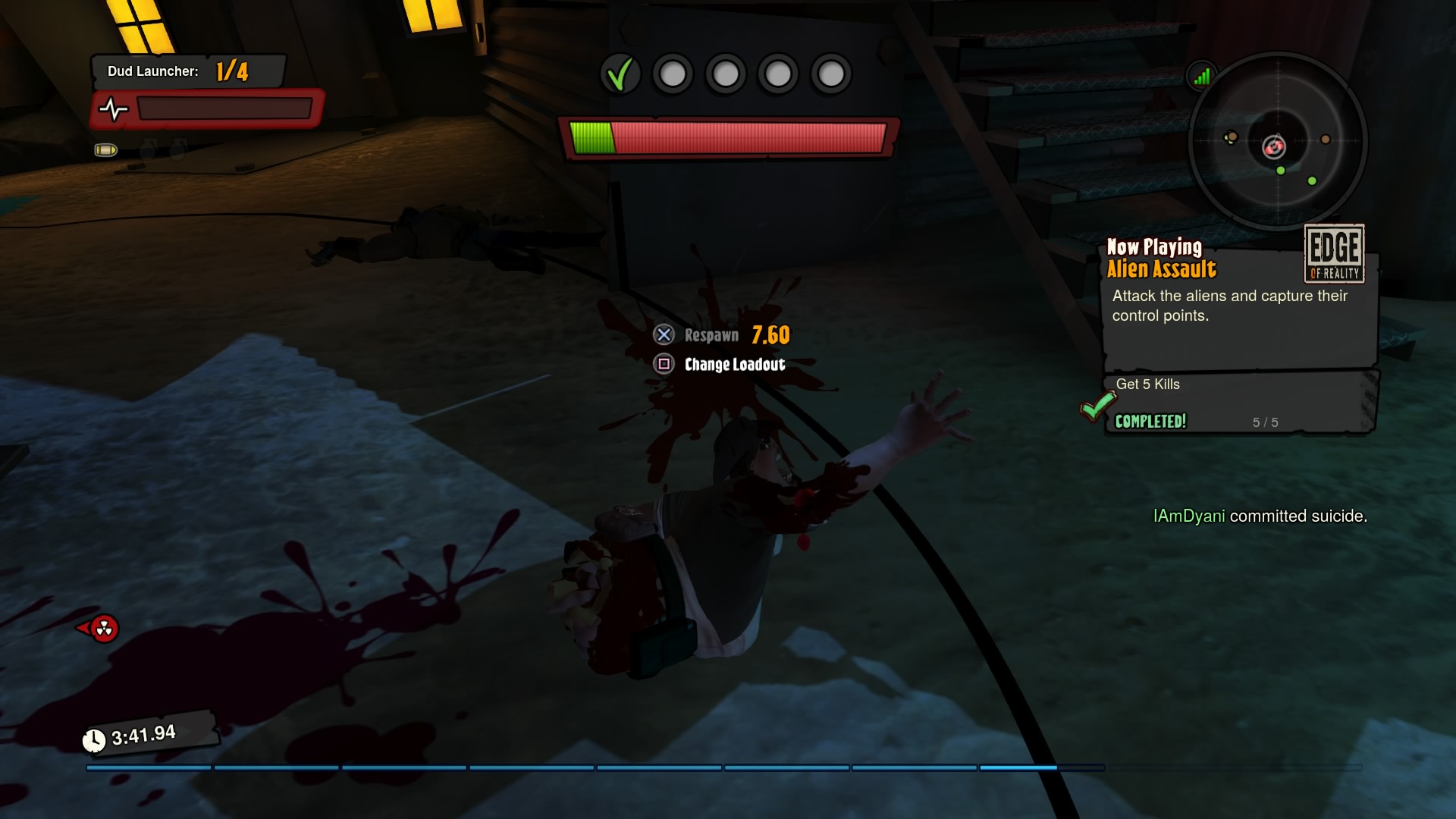Open the Now Playing header
This screenshot has width=1456, height=819.
coord(1153,247)
